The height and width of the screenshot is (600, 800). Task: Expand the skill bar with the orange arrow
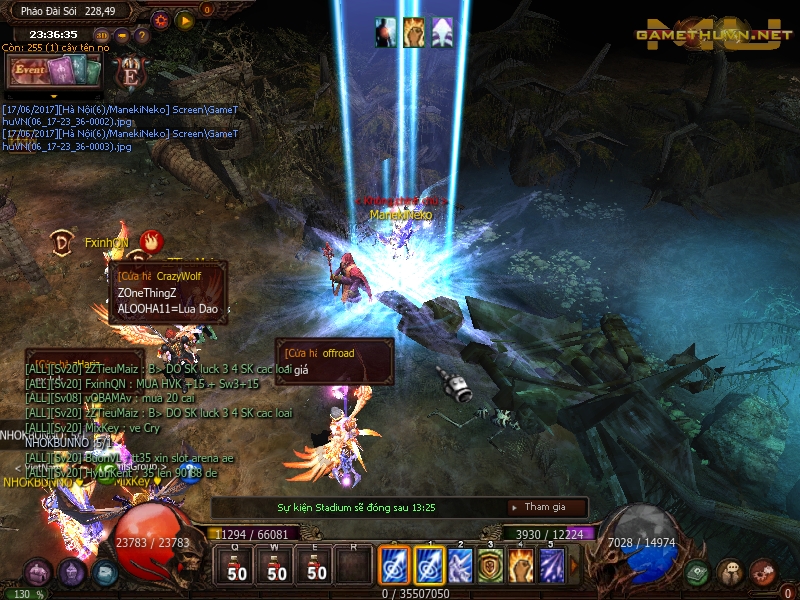(574, 566)
